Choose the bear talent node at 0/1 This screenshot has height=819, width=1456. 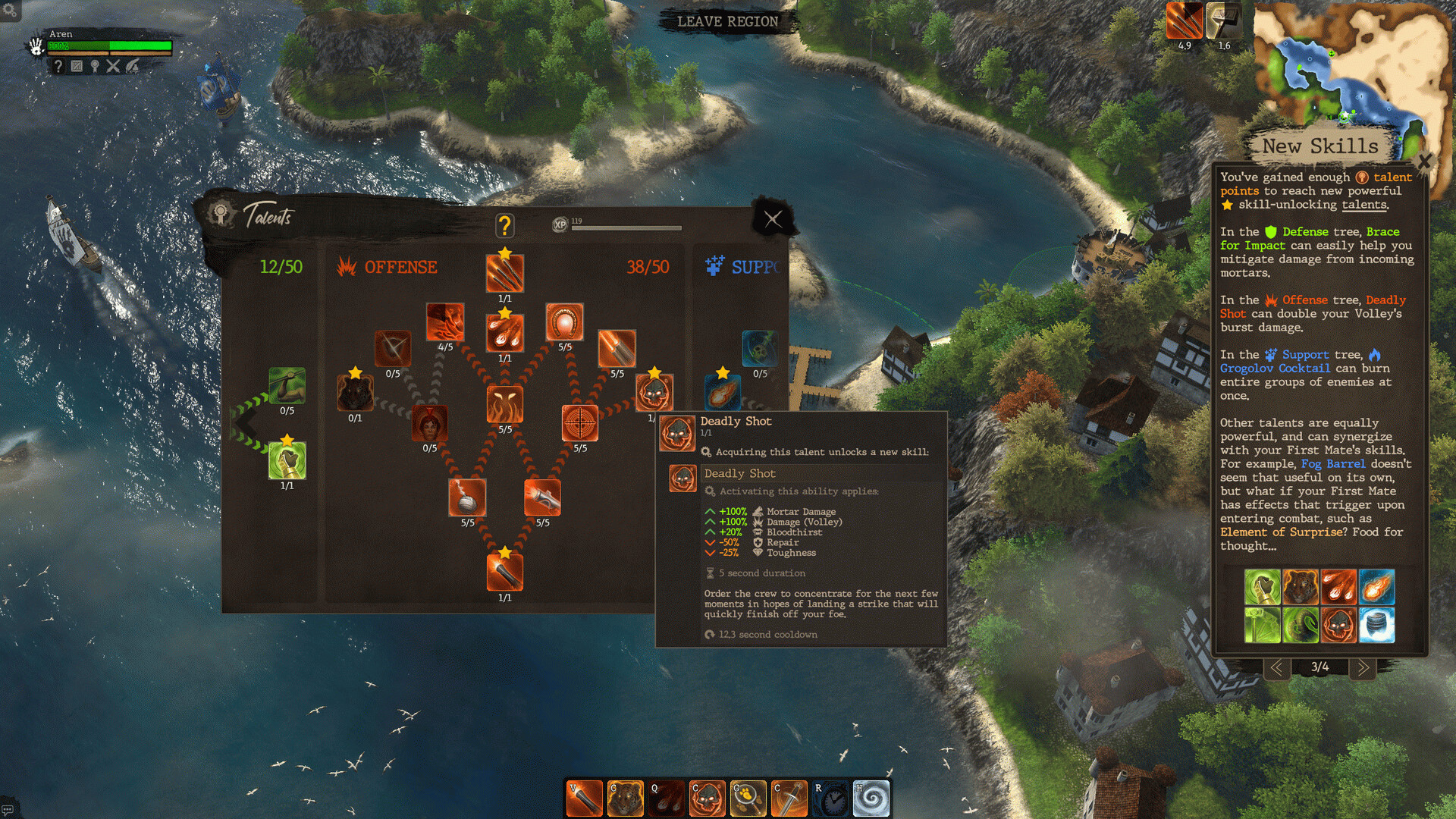355,393
